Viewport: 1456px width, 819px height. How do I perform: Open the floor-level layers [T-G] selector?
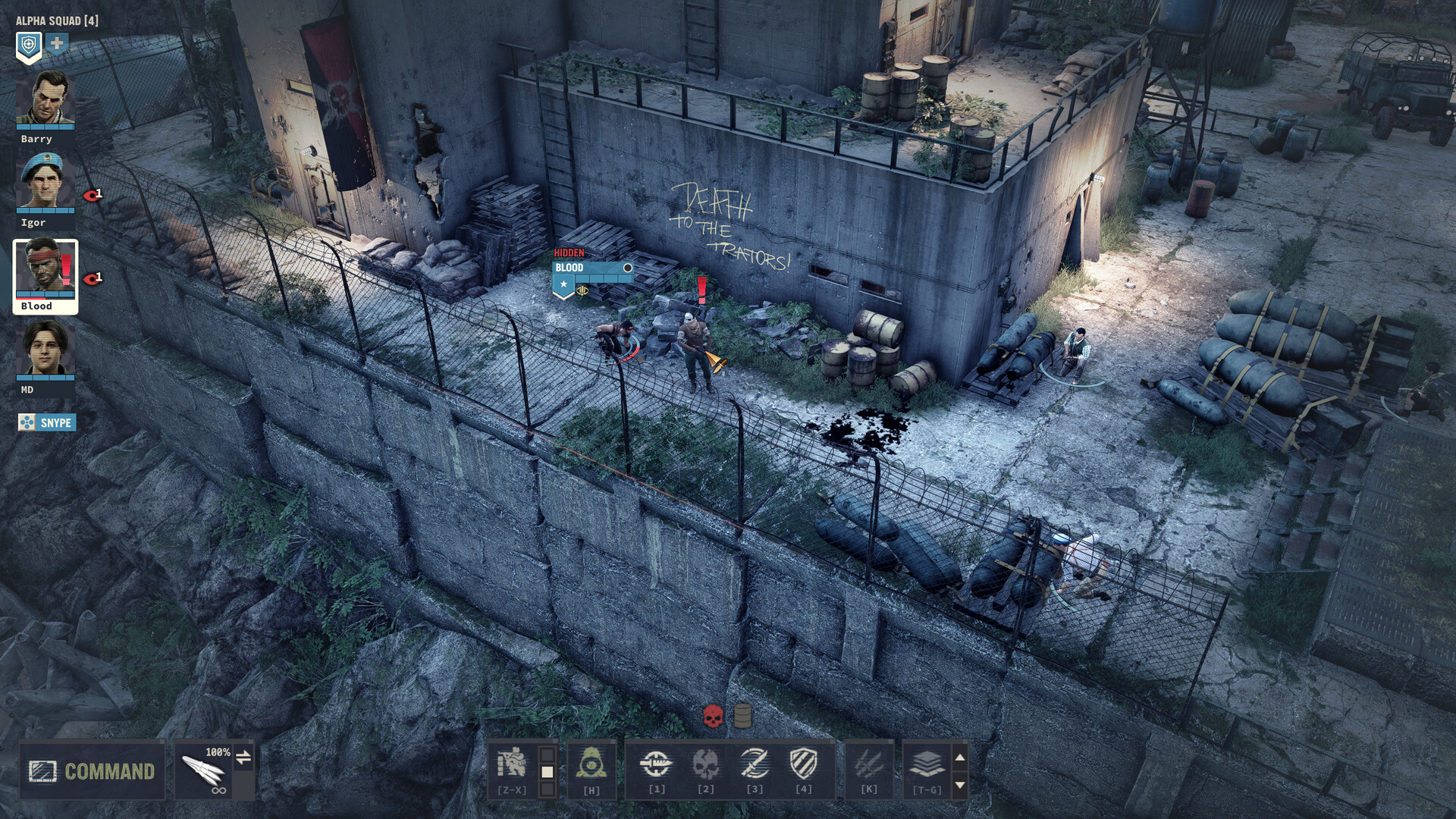tap(927, 764)
